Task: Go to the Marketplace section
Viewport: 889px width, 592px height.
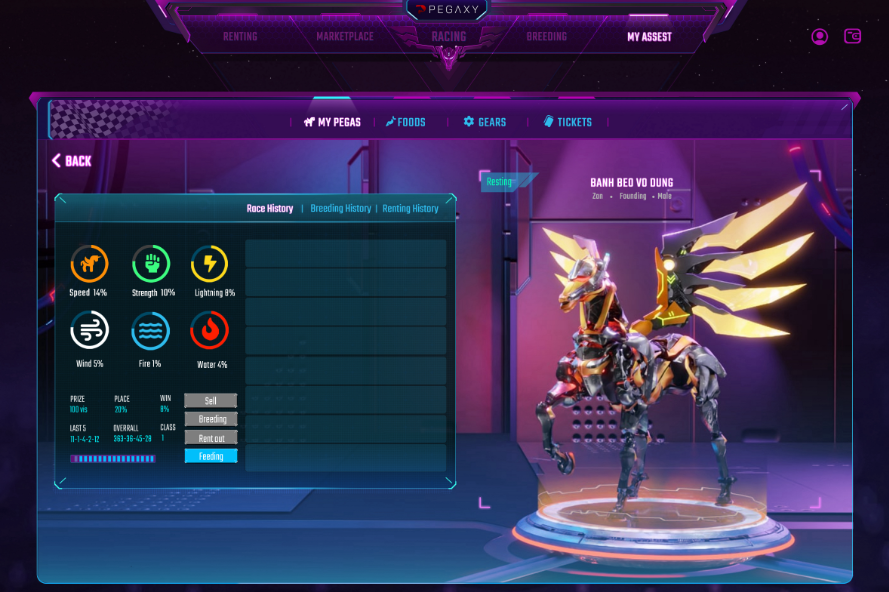Action: [x=345, y=37]
